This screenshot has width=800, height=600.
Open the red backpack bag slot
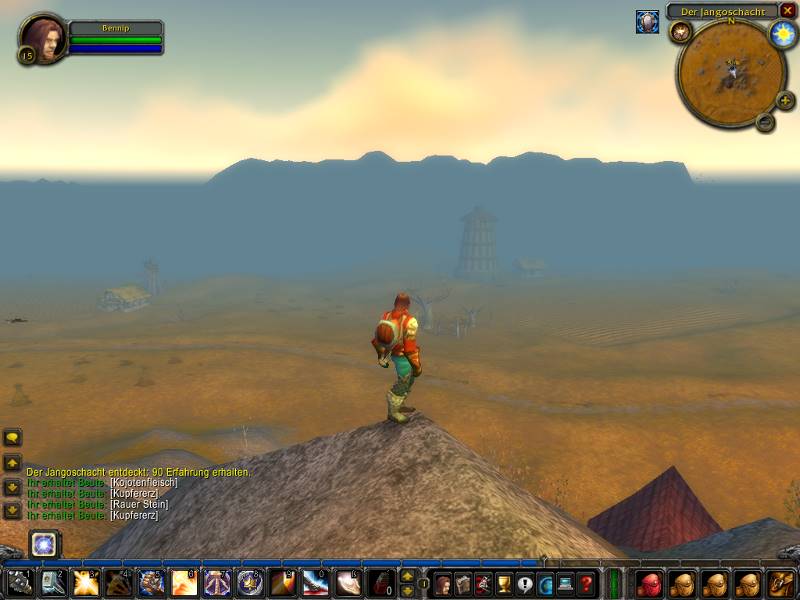tap(650, 583)
